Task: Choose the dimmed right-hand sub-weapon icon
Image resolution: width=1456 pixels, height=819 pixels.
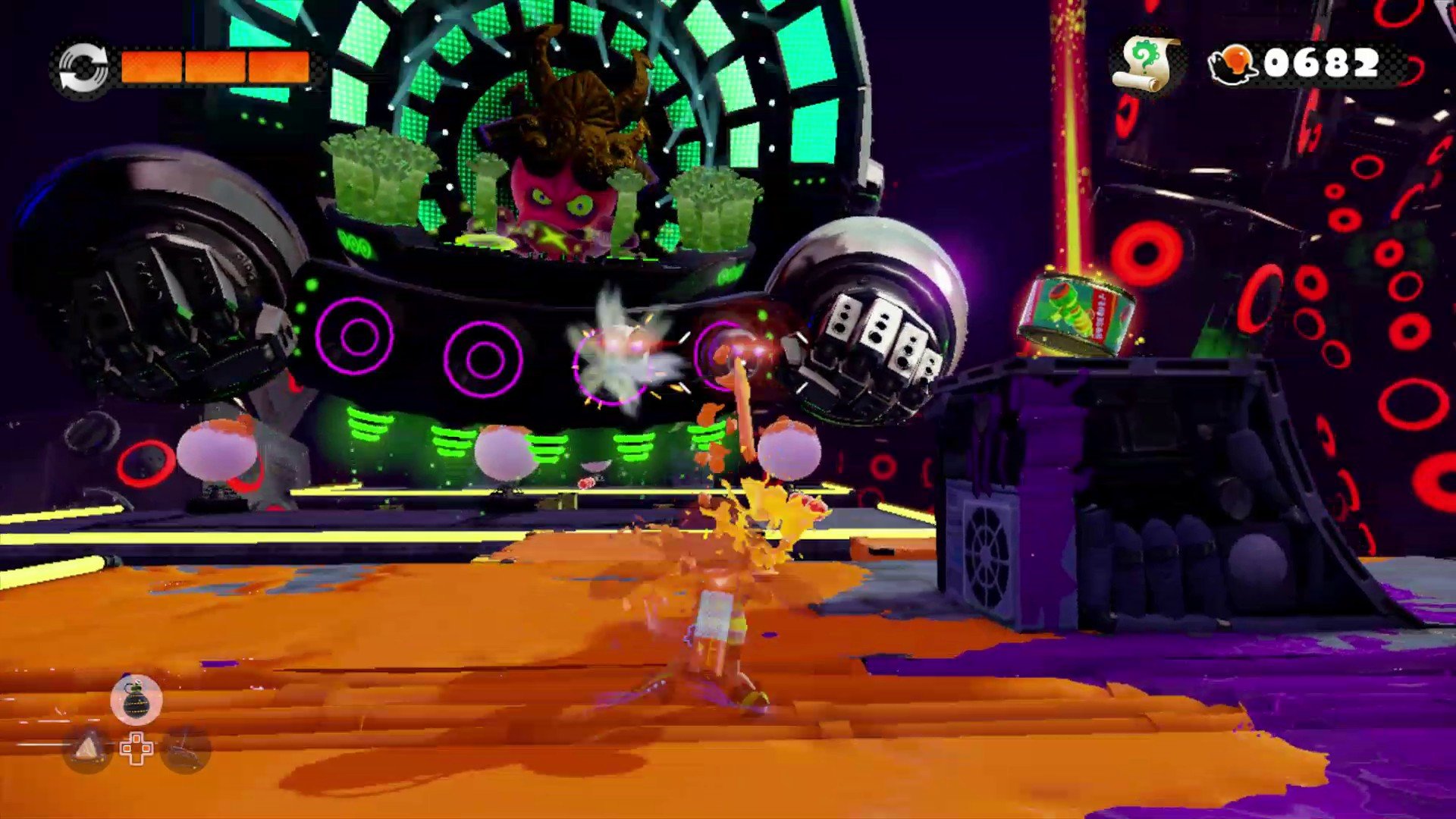Action: pos(185,749)
